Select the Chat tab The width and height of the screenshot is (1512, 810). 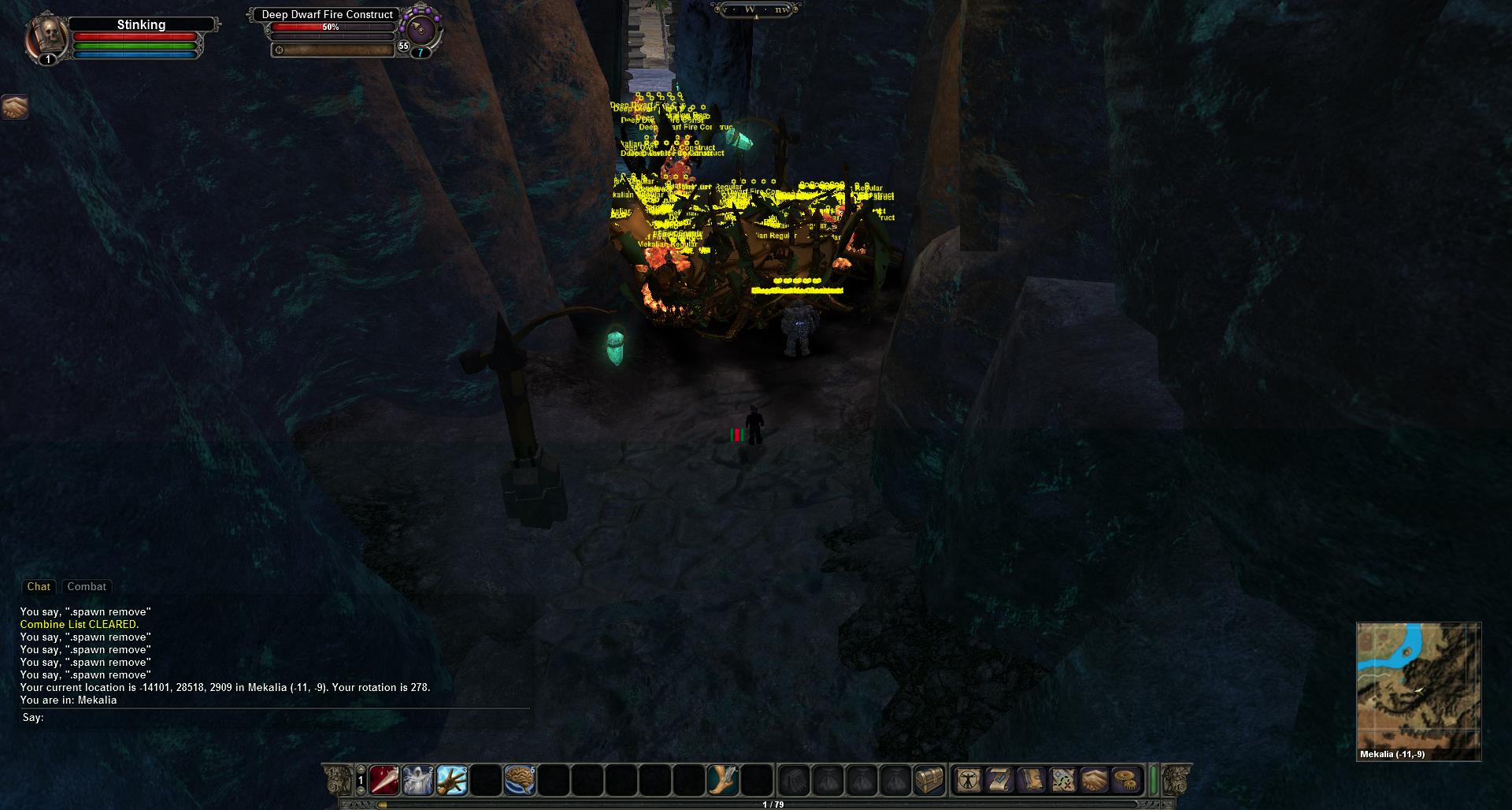coord(39,586)
